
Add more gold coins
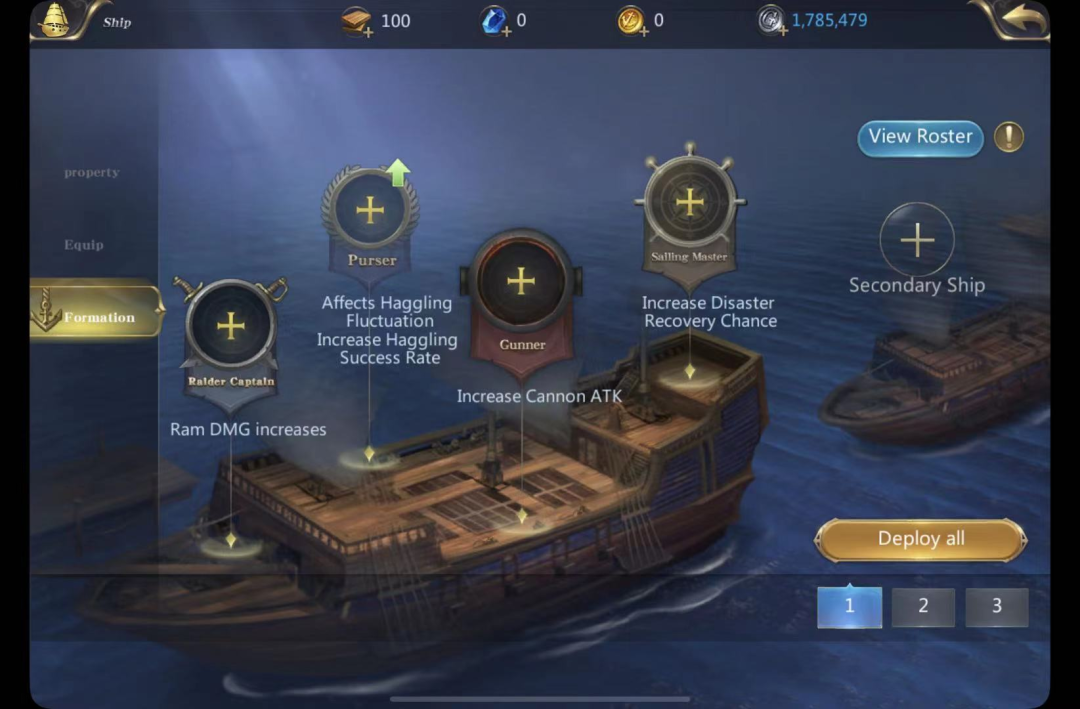632,22
